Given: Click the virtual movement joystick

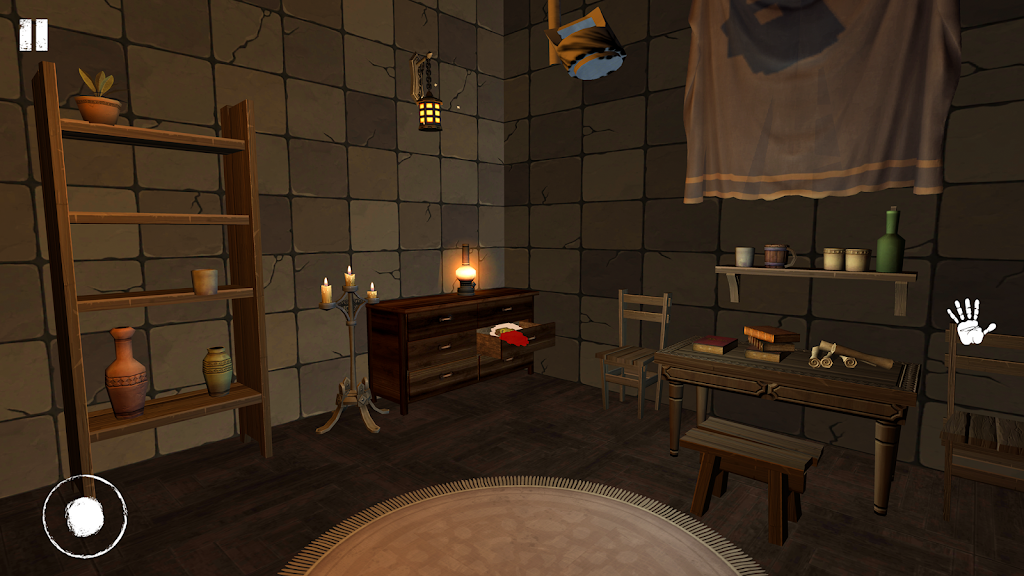Looking at the screenshot, I should [85, 516].
